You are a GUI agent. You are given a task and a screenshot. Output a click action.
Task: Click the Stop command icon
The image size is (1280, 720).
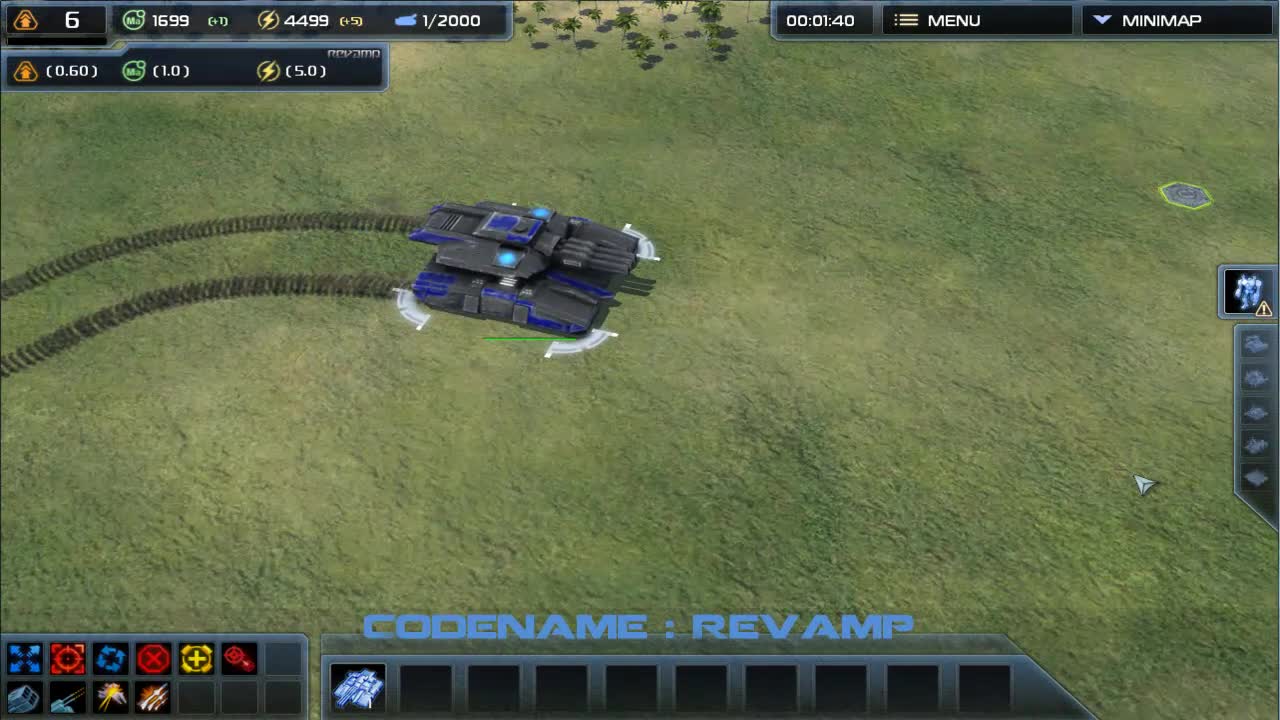point(153,657)
